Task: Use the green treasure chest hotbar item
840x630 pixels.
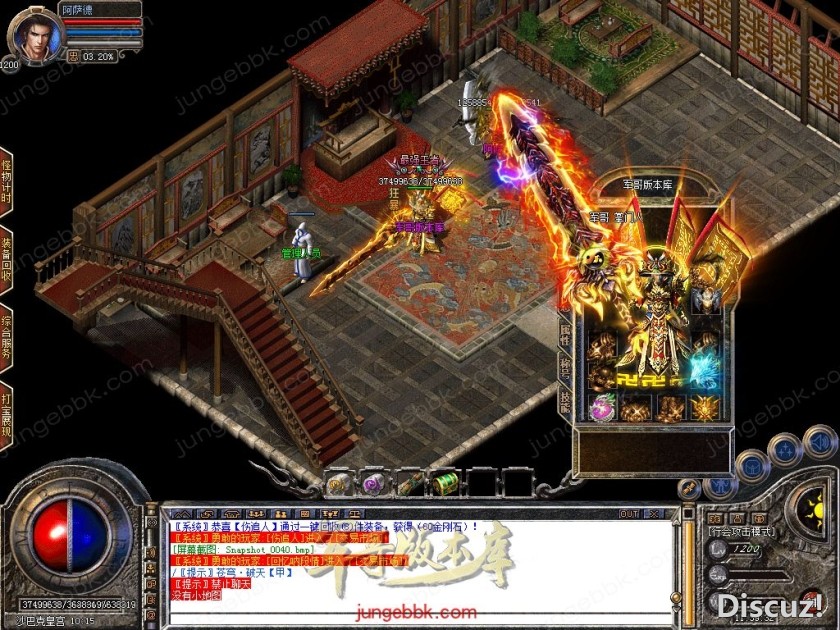Action: 443,484
